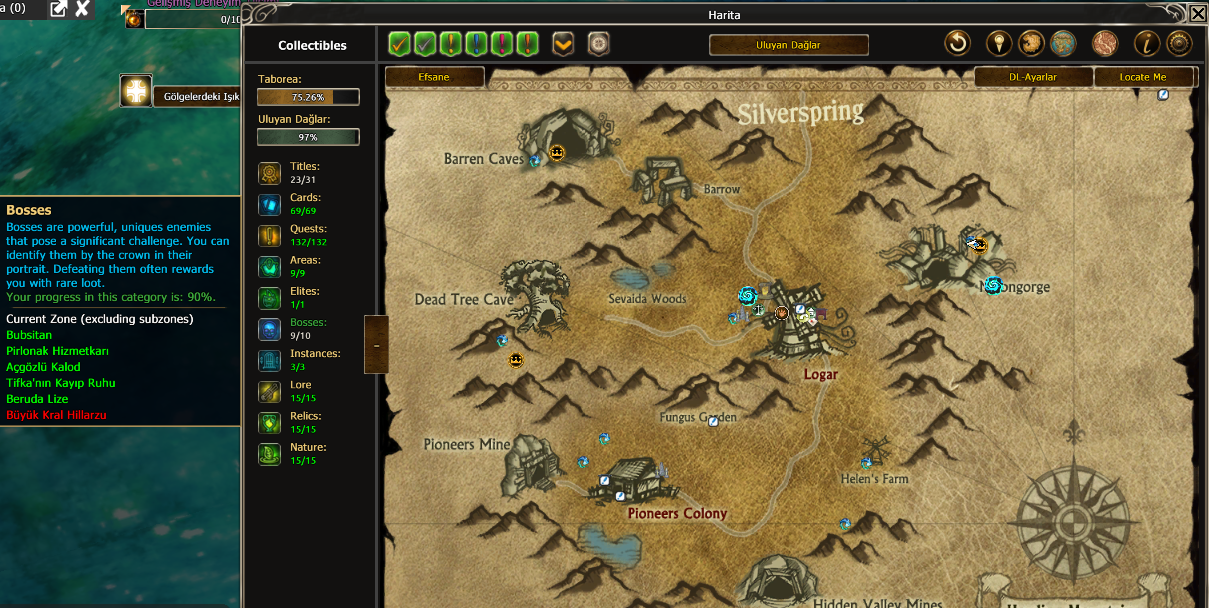This screenshot has width=1209, height=608.
Task: Select the Relics collectible category
Action: point(269,422)
